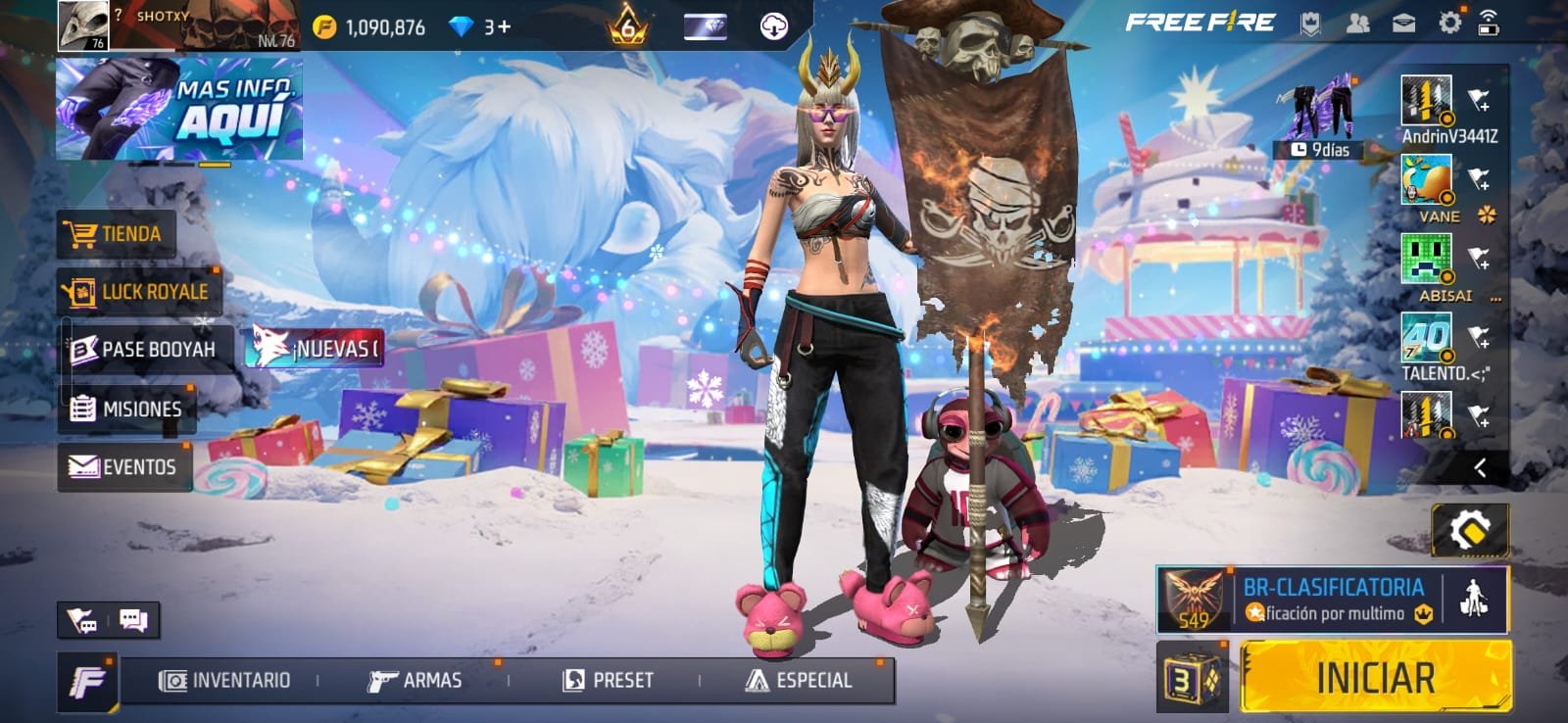
Task: Open the Eventos menu
Action: pyautogui.click(x=124, y=467)
